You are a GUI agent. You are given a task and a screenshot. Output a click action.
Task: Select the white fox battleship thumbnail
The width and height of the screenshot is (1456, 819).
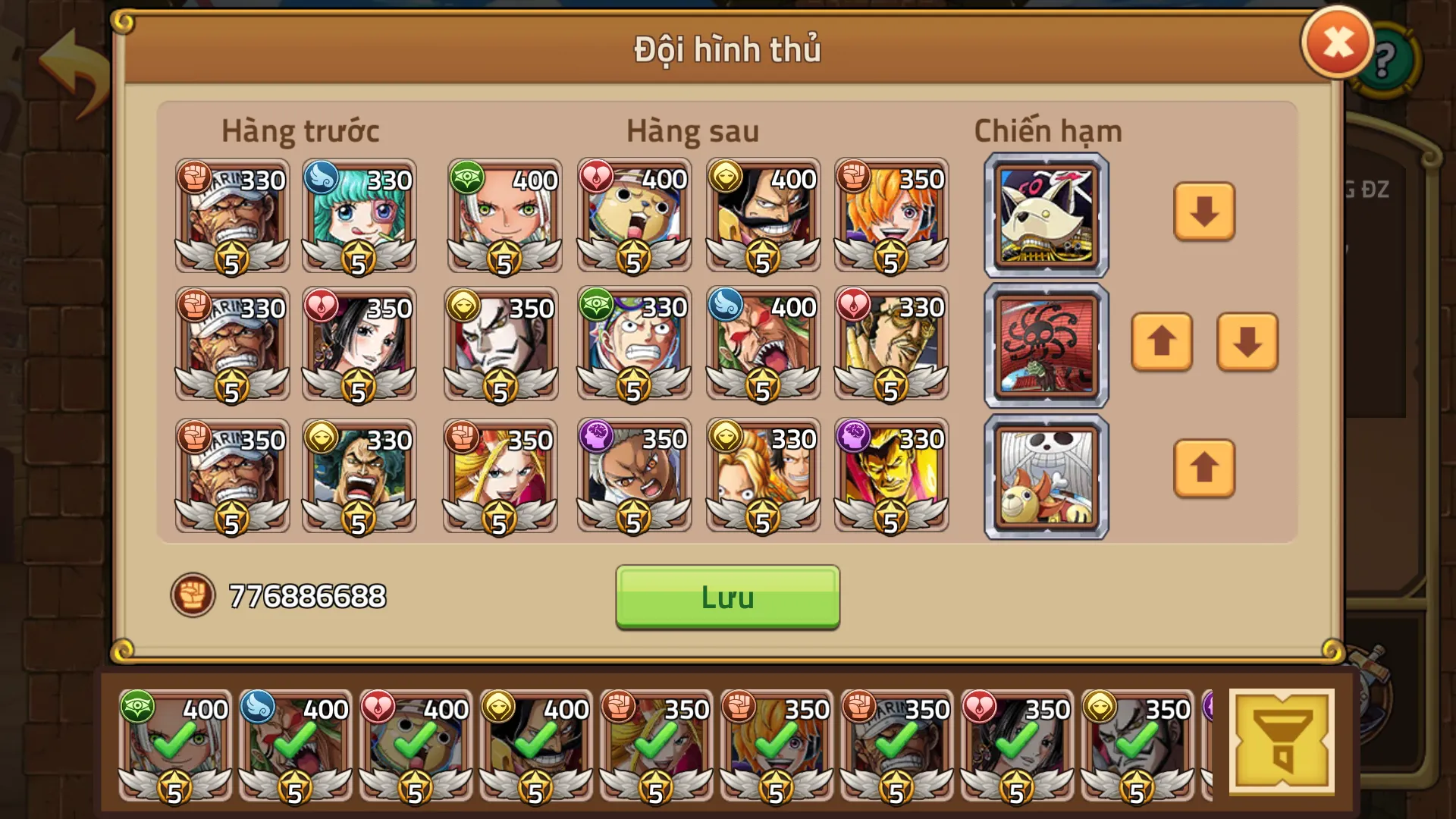point(1044,214)
